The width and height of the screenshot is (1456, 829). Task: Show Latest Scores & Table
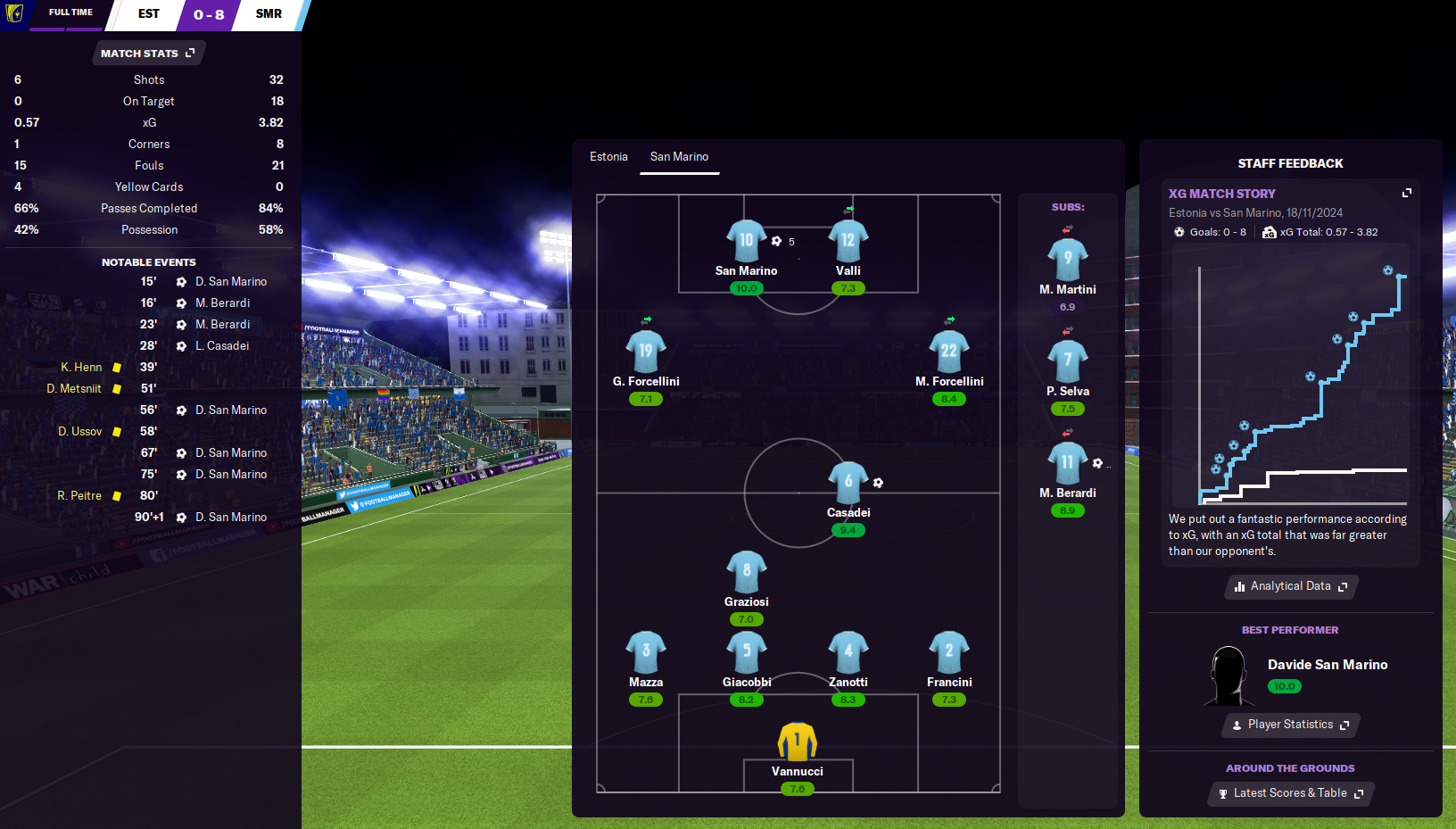(1290, 793)
